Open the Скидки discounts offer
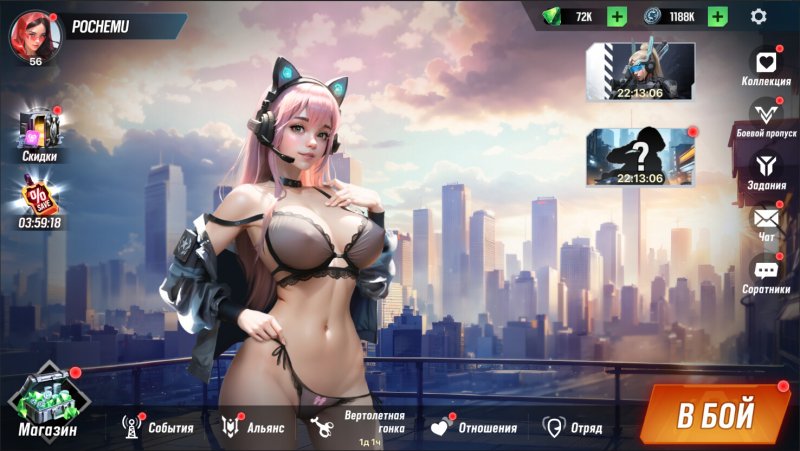 pos(39,134)
